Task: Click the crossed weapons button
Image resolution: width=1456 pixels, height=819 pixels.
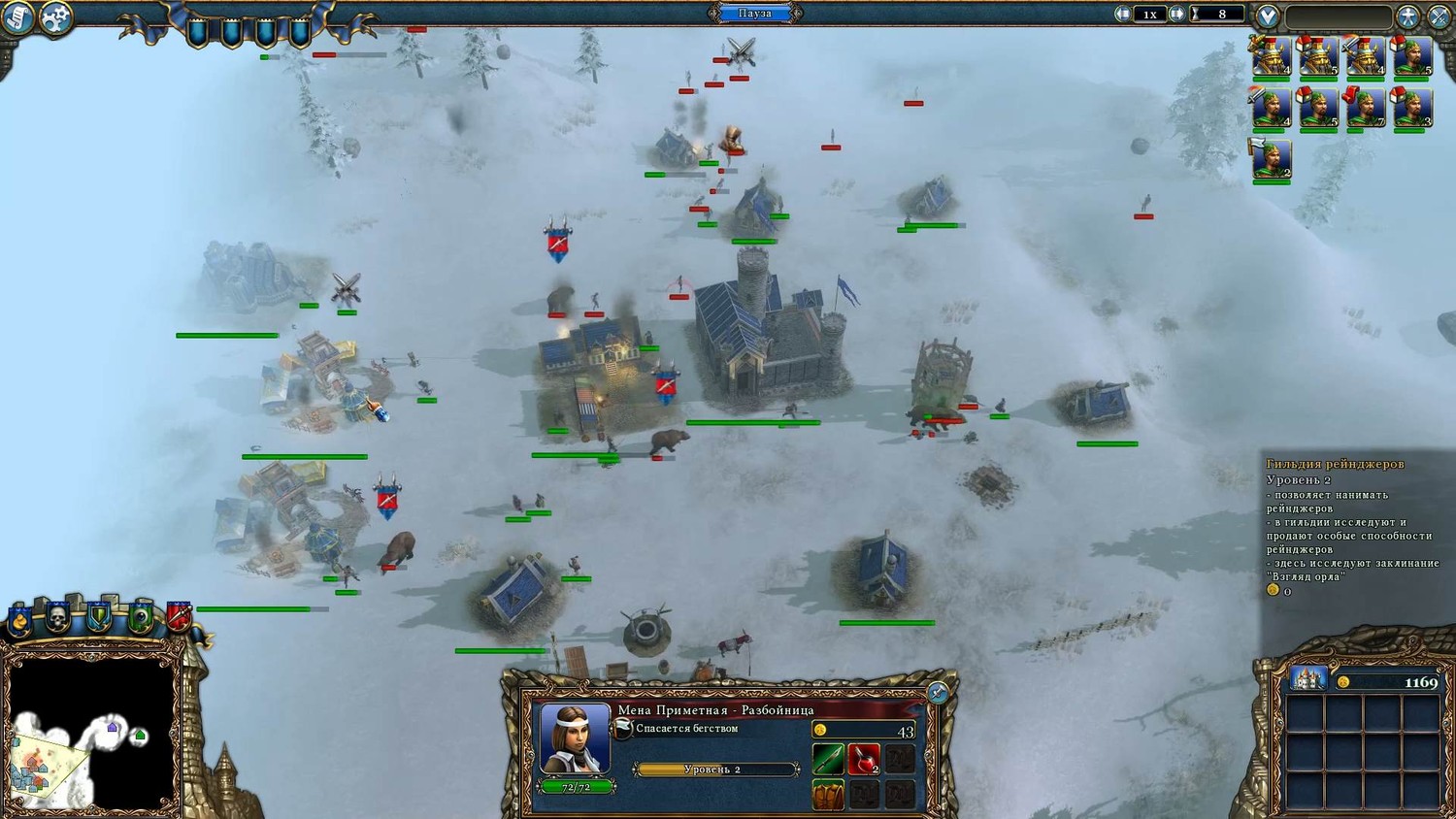Action: point(1439,16)
